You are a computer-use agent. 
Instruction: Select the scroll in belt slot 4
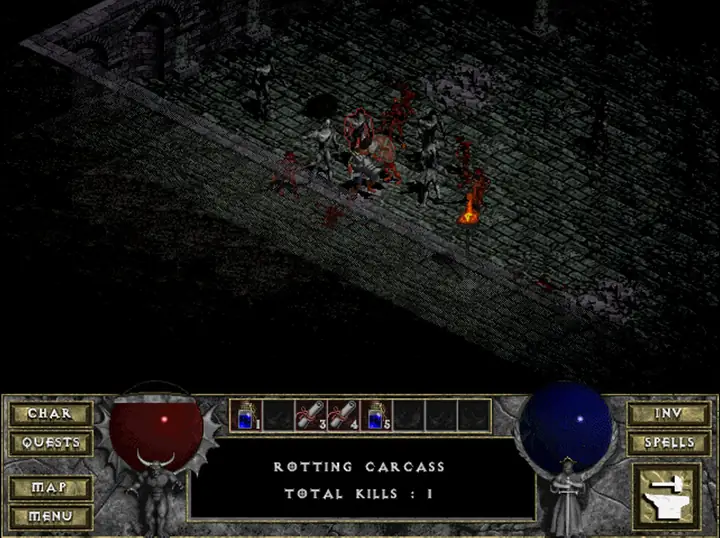(343, 415)
